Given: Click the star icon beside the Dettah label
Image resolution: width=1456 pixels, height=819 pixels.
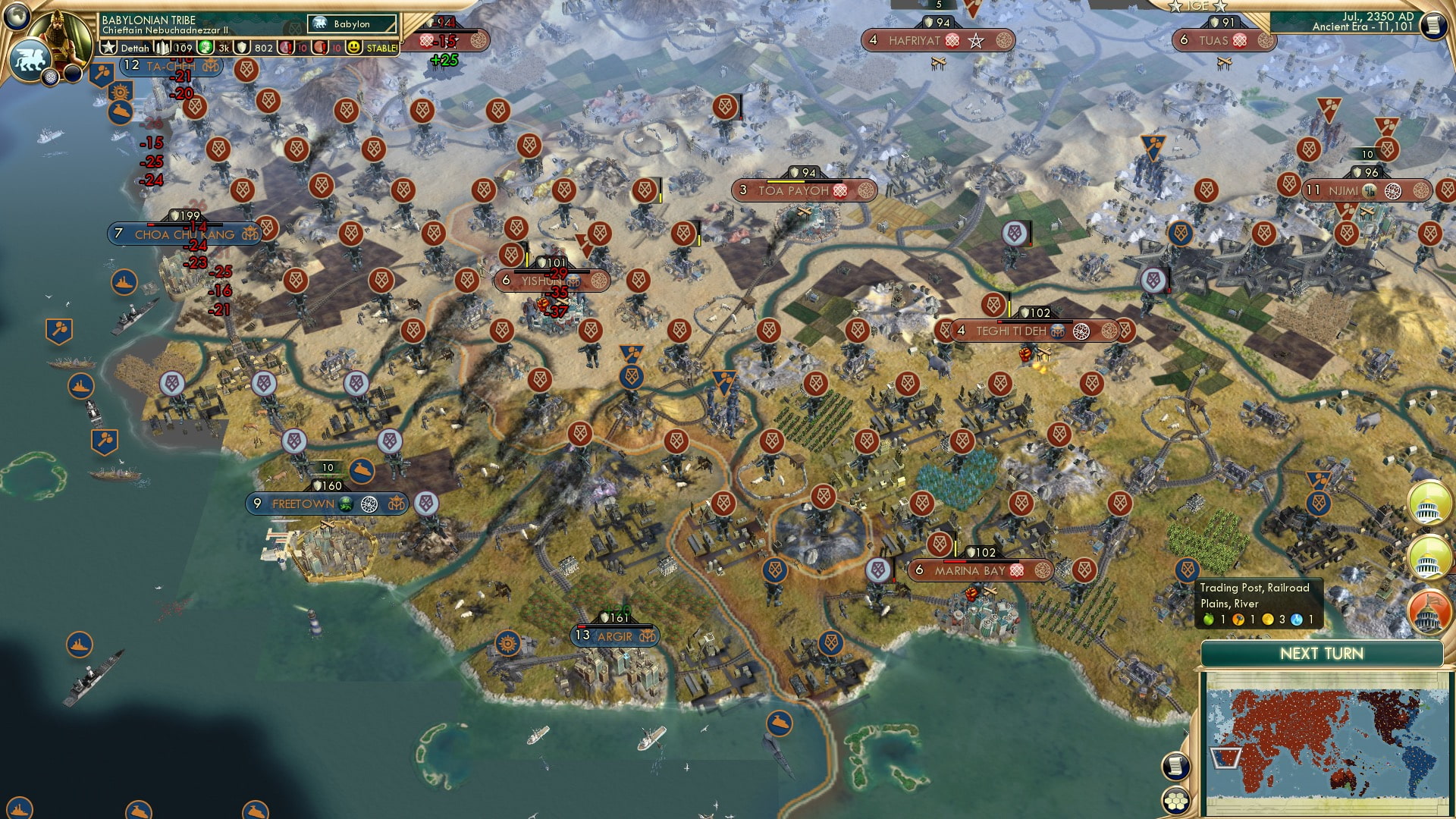Looking at the screenshot, I should (108, 47).
